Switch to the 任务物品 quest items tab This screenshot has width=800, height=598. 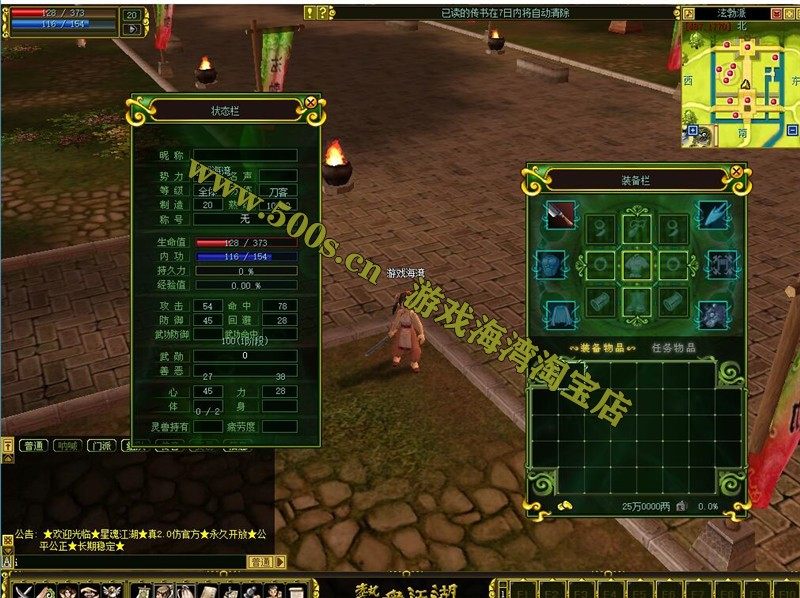pos(672,348)
